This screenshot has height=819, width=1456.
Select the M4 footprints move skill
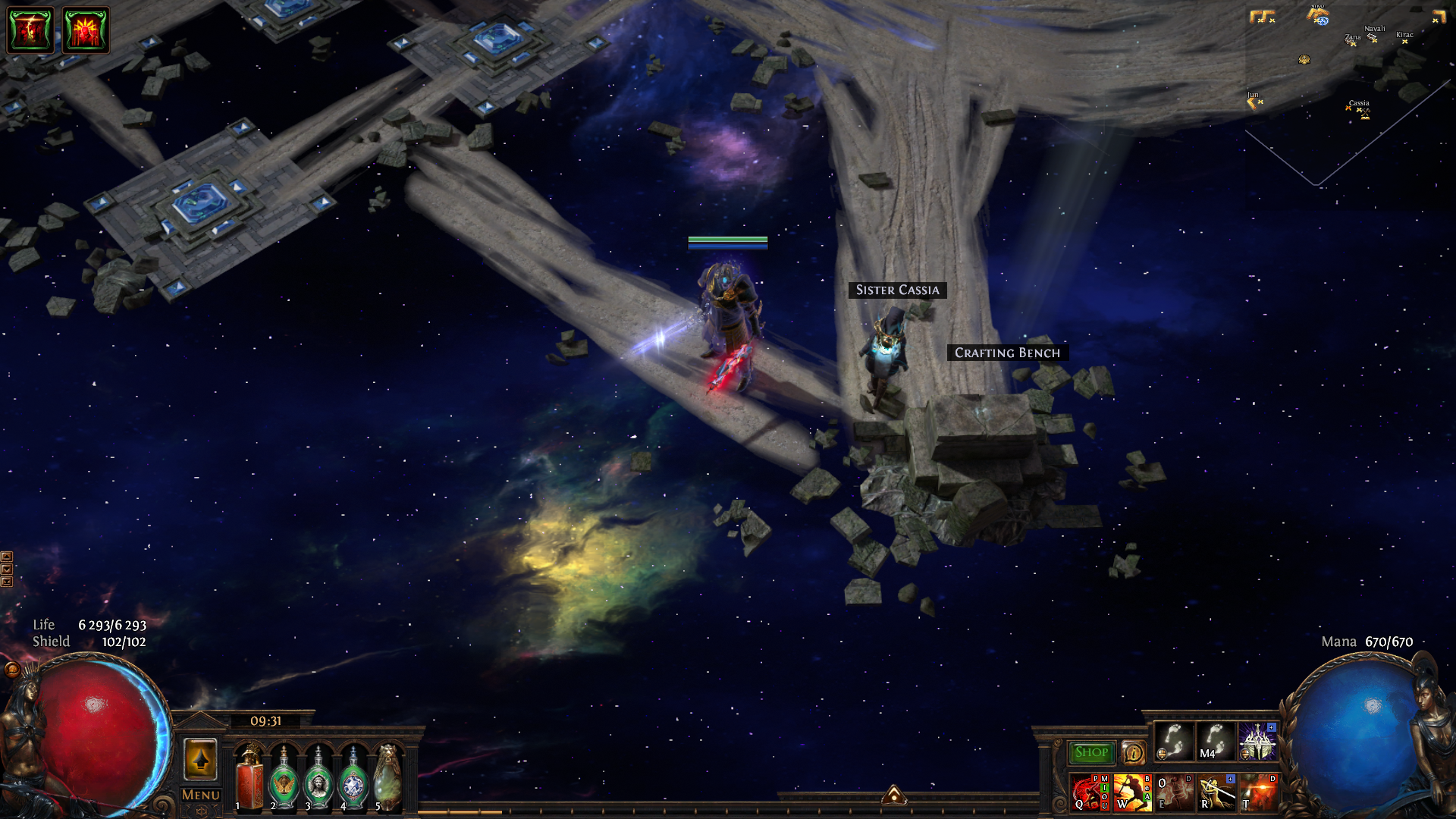pyautogui.click(x=1216, y=742)
